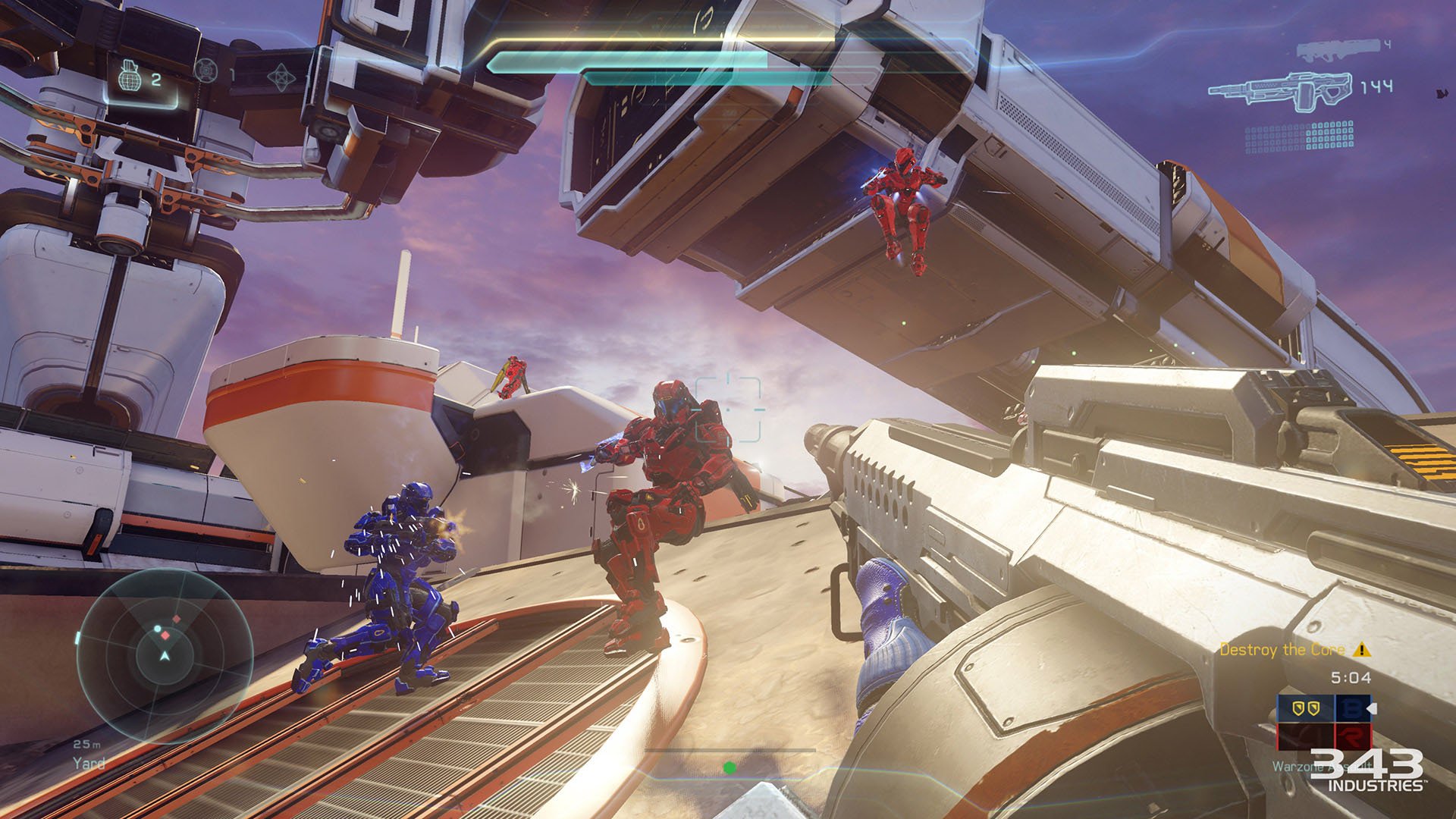This screenshot has height=819, width=1456.
Task: Switch to the greyed secondary weapon icon
Action: pyautogui.click(x=1337, y=50)
